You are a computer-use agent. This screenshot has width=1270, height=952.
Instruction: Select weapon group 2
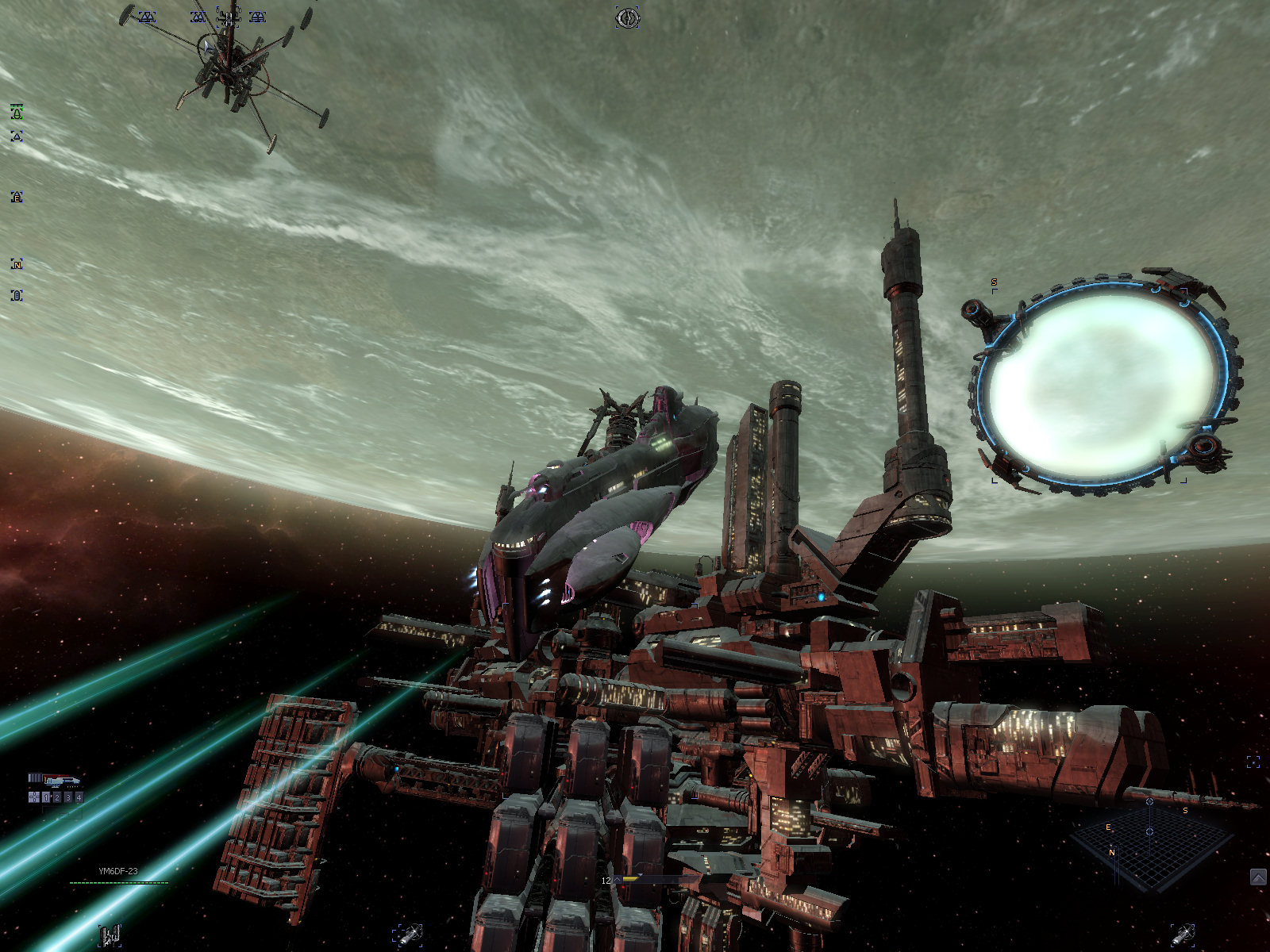(x=57, y=797)
